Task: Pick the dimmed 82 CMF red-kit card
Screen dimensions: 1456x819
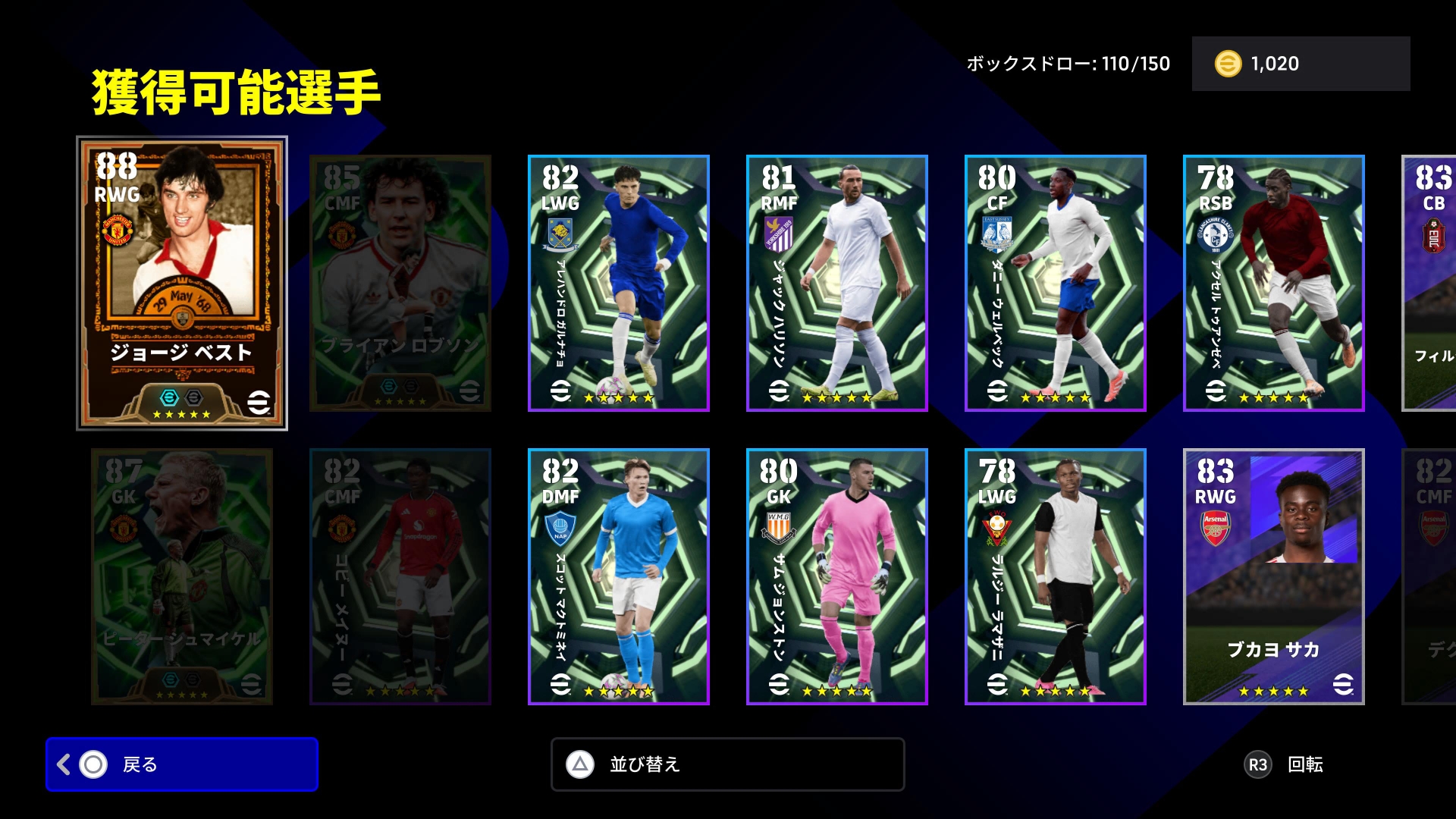Action: pos(400,576)
